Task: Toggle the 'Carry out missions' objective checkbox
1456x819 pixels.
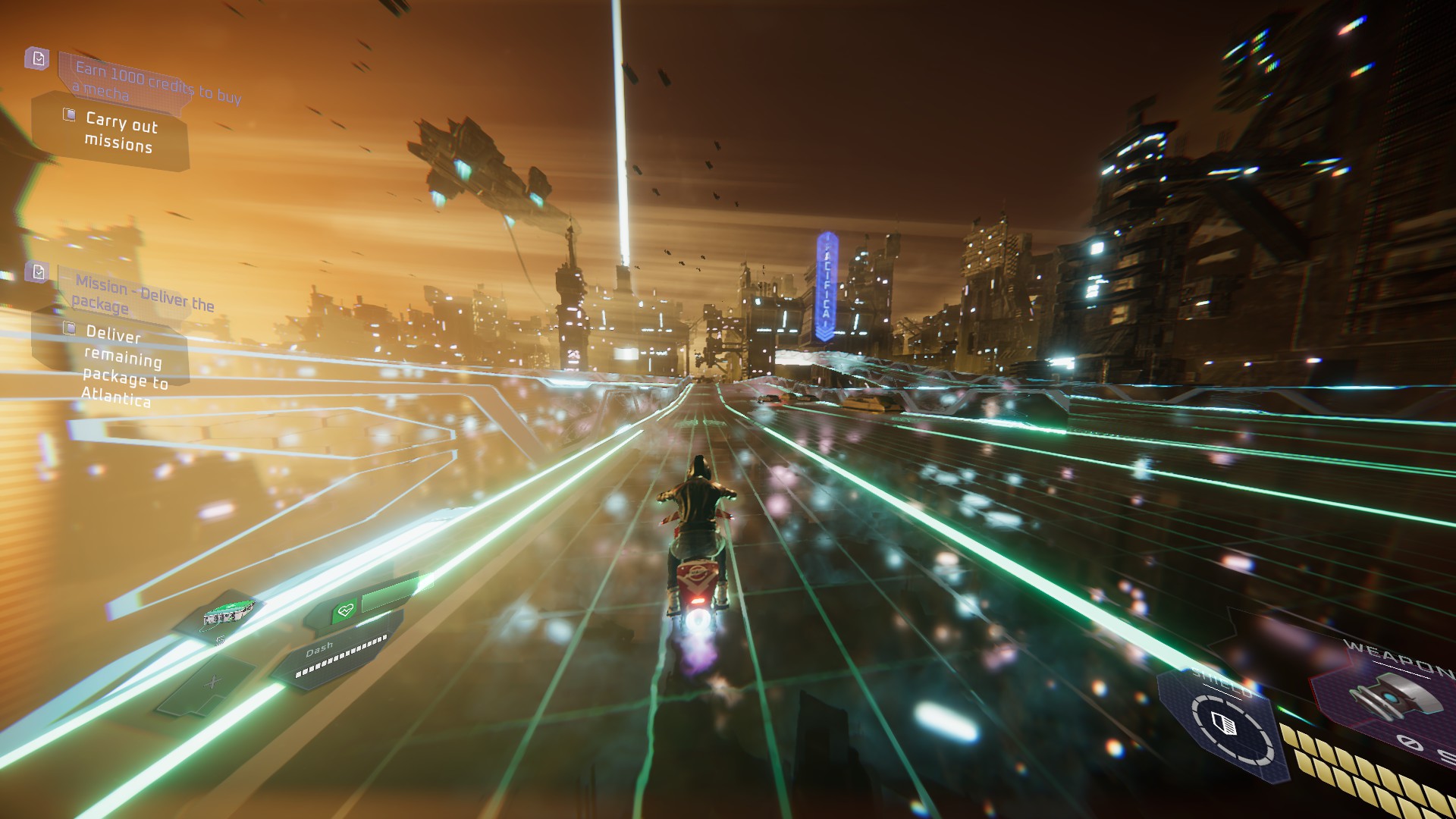Action: tap(70, 114)
